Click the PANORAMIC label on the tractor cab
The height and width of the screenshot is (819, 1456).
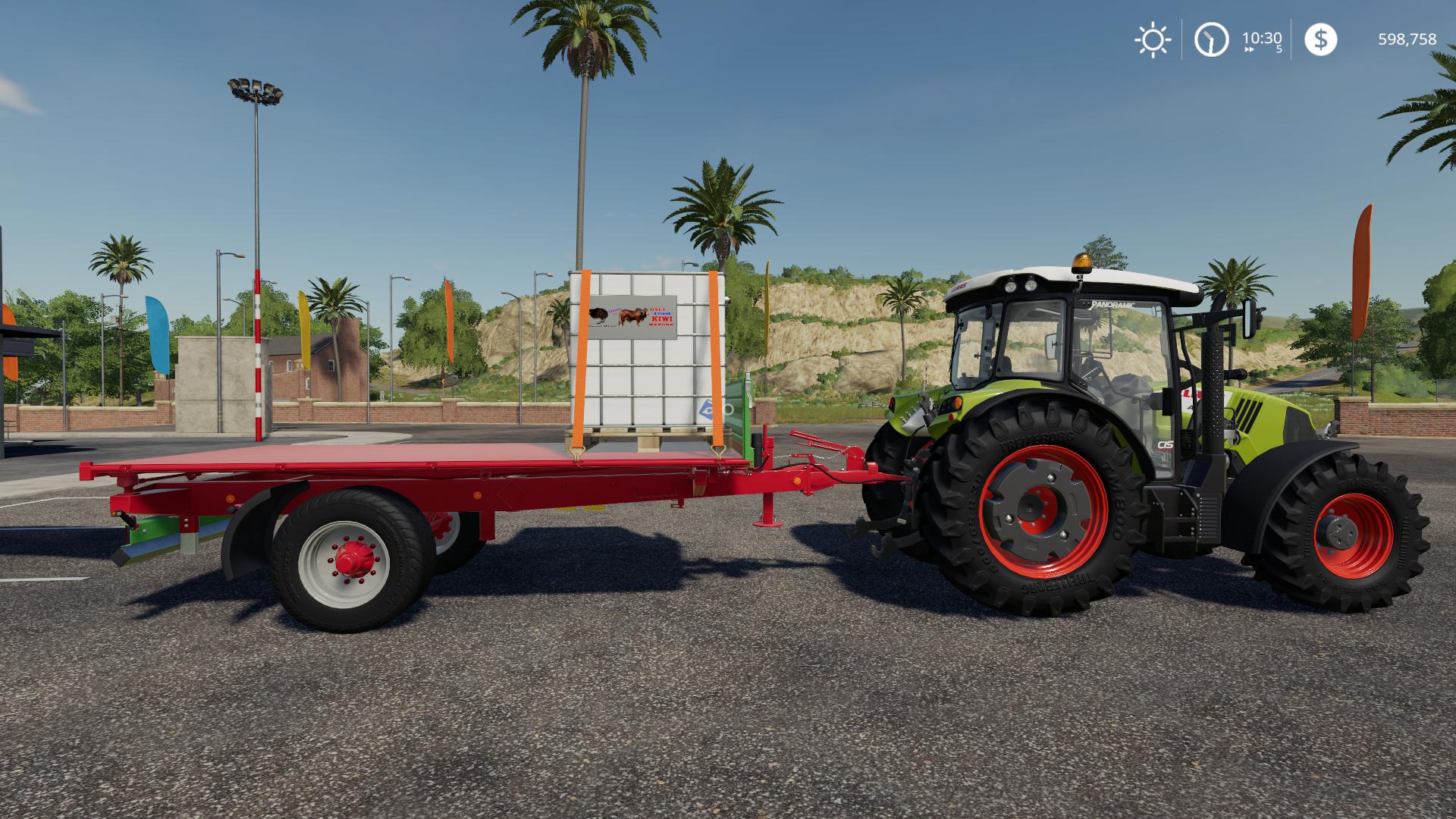tap(1113, 305)
